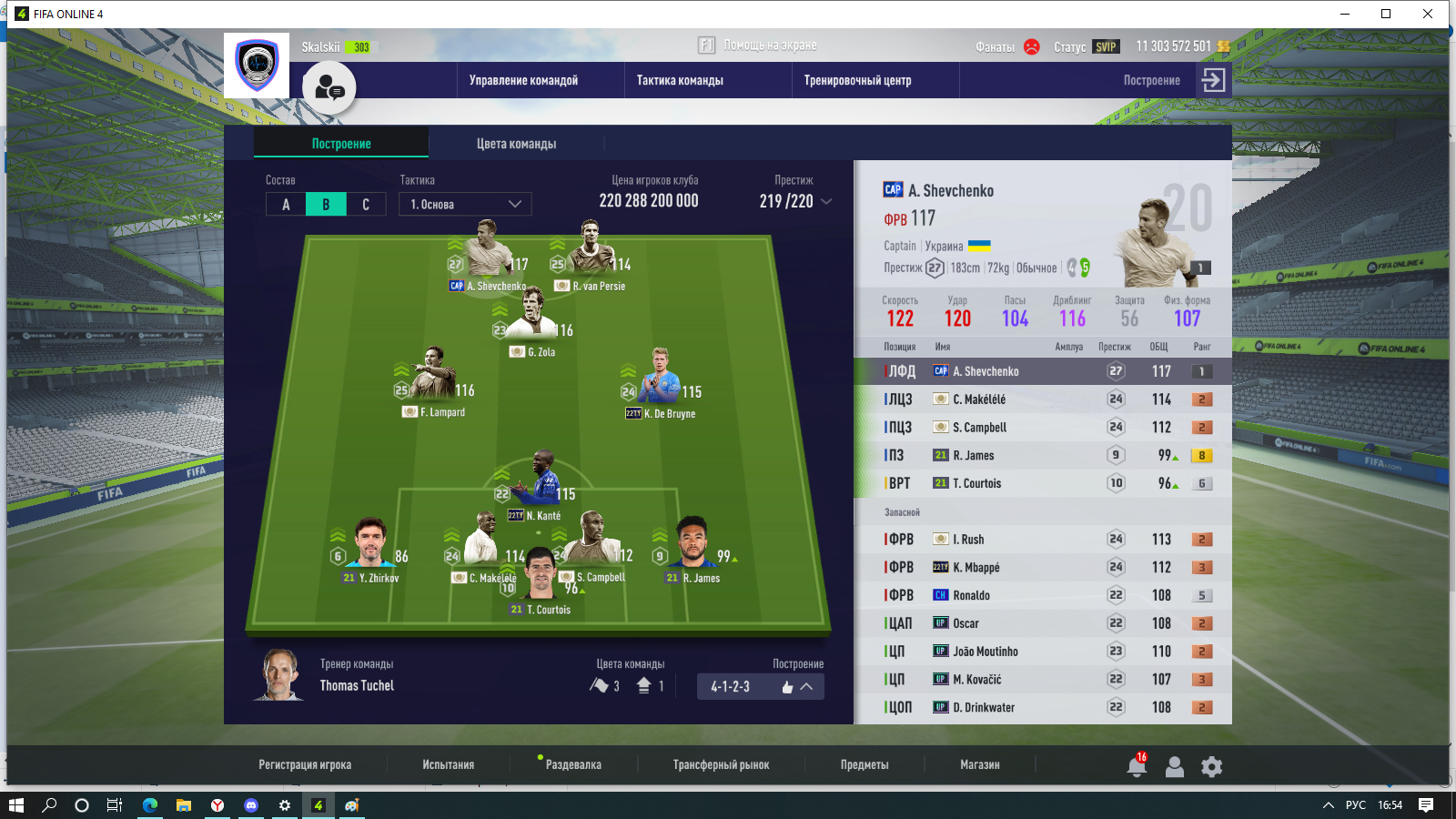
Task: Open notifications bell with 16 alerts
Action: click(x=1137, y=766)
